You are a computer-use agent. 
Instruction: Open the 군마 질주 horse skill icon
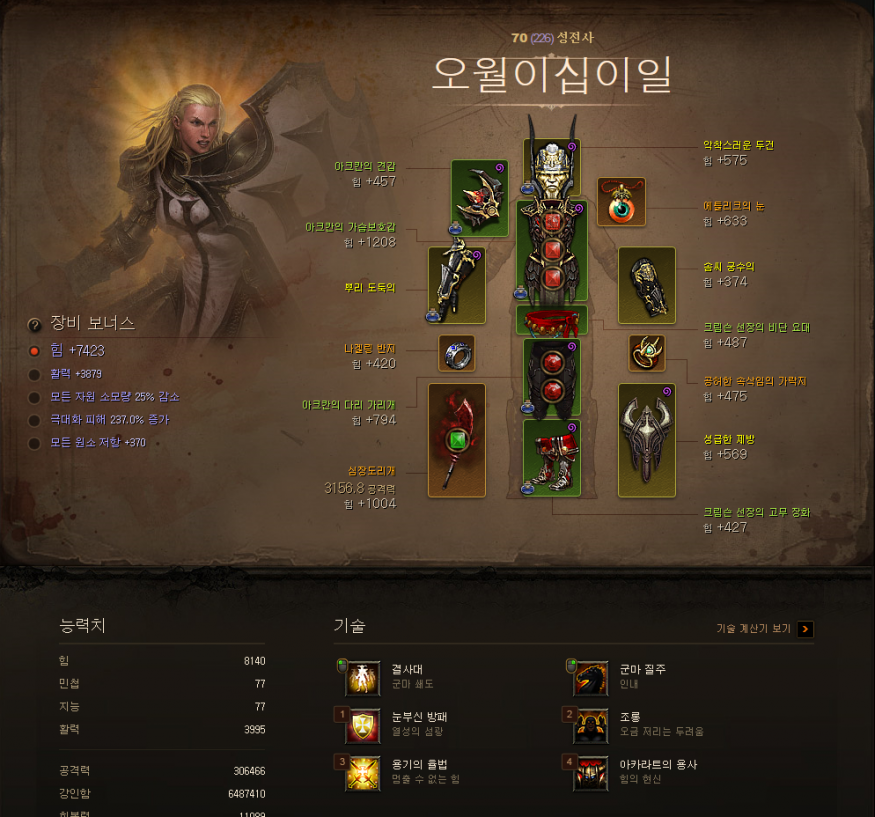click(x=590, y=678)
